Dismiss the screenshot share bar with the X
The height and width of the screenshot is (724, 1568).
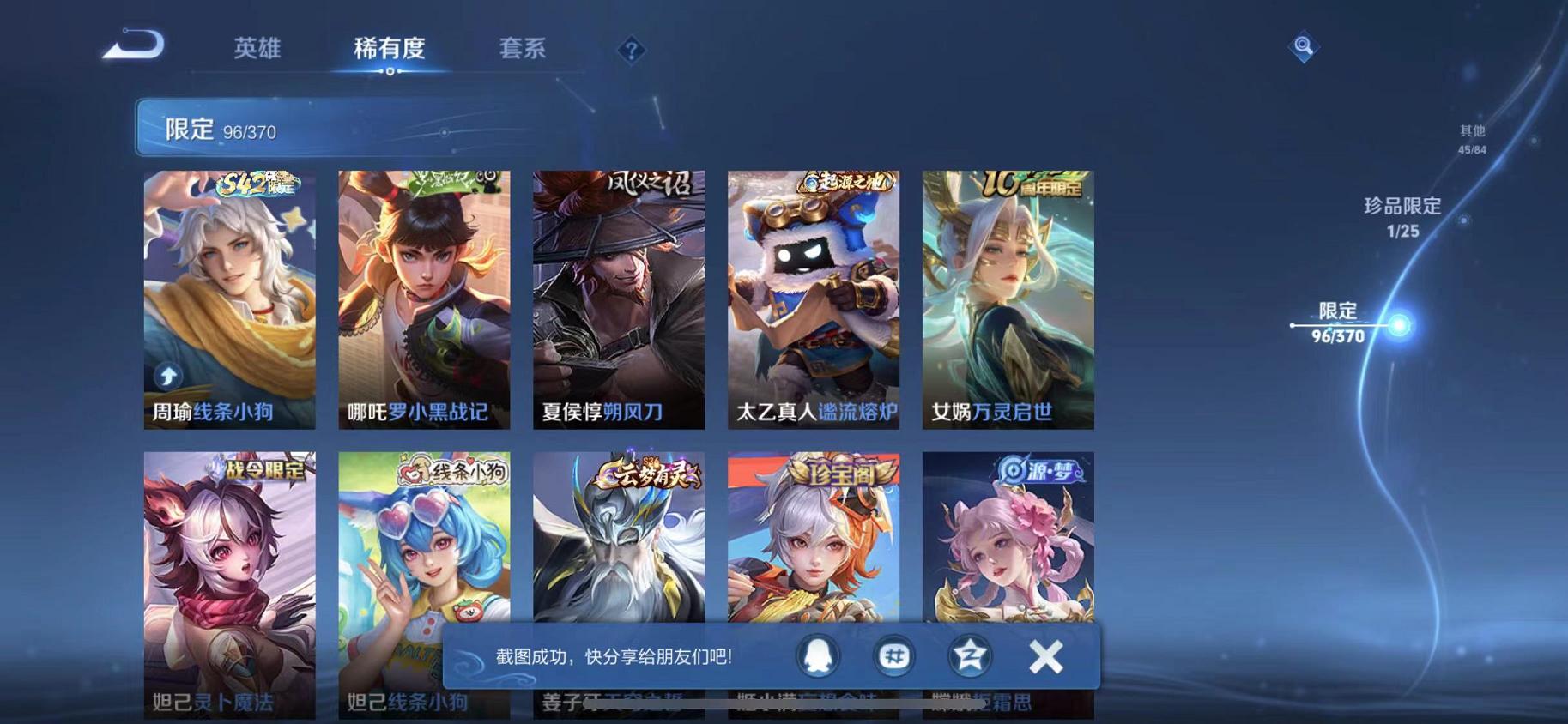[x=1045, y=655]
